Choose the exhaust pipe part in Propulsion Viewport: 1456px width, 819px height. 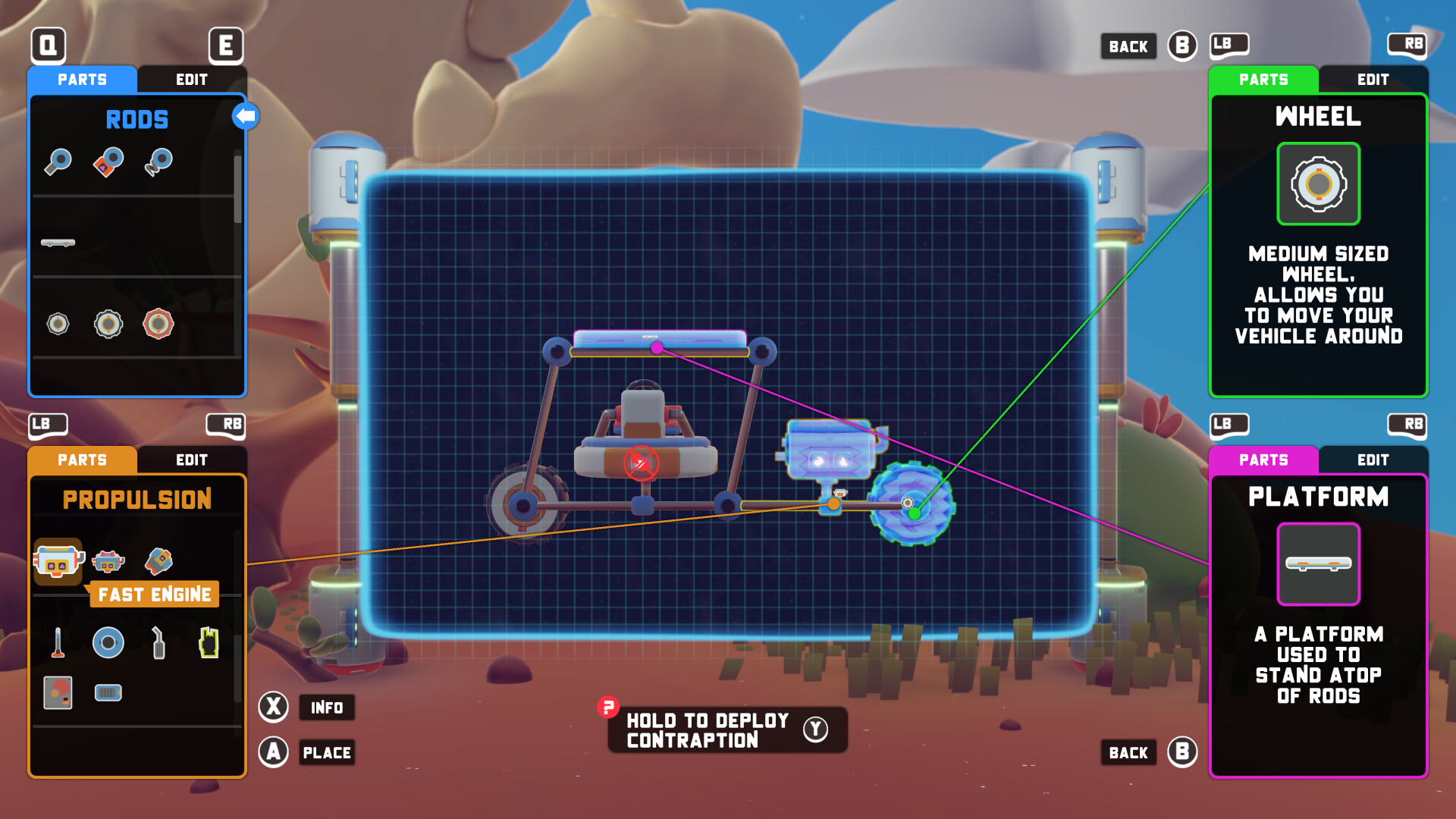(158, 642)
